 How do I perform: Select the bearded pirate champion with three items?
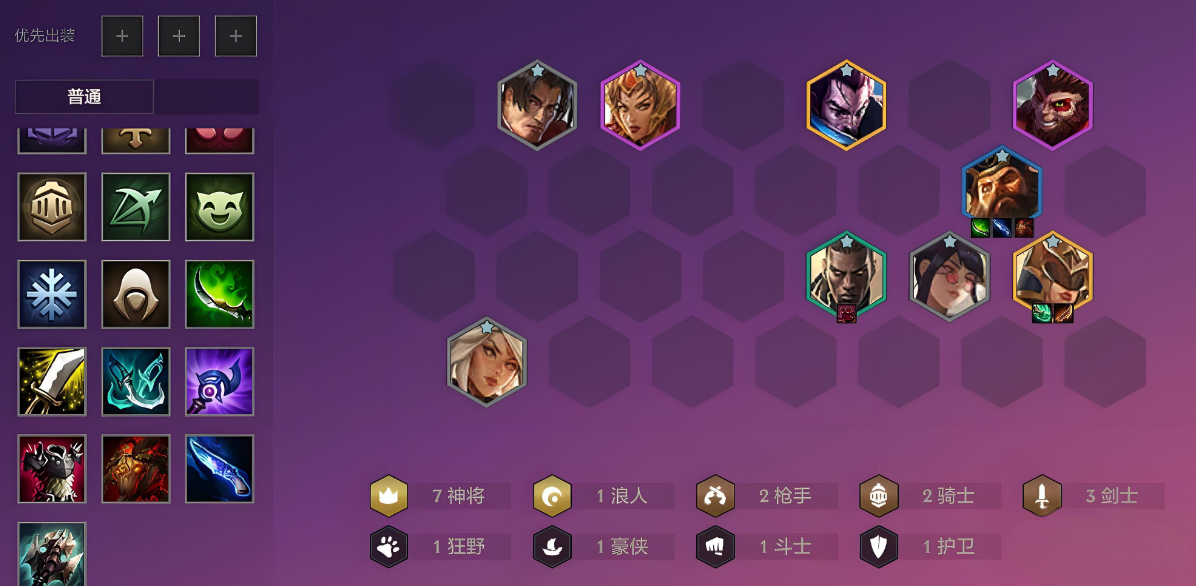[x=1001, y=188]
